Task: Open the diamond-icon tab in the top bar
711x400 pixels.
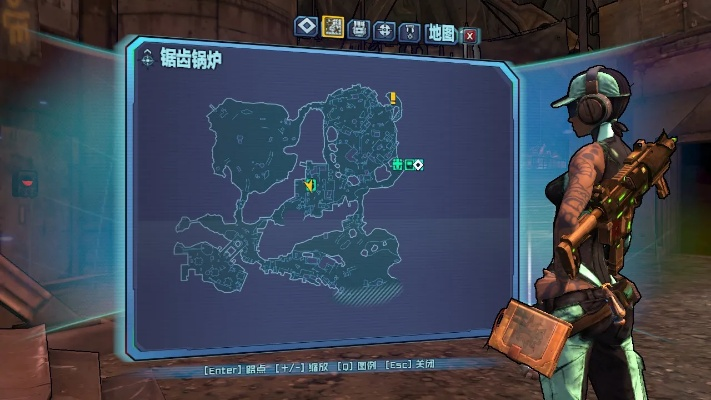Action: [x=306, y=28]
